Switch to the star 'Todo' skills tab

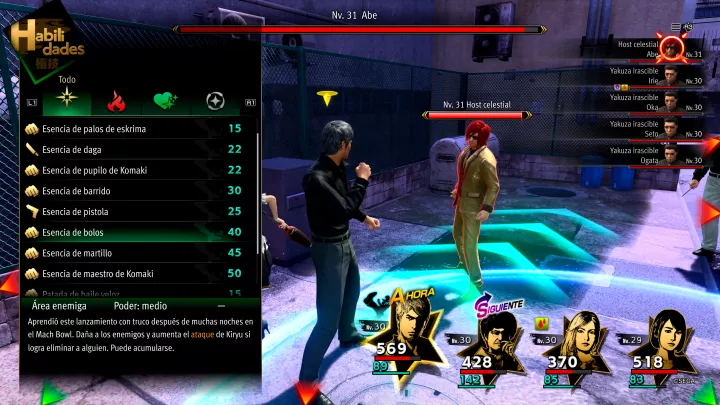point(67,101)
